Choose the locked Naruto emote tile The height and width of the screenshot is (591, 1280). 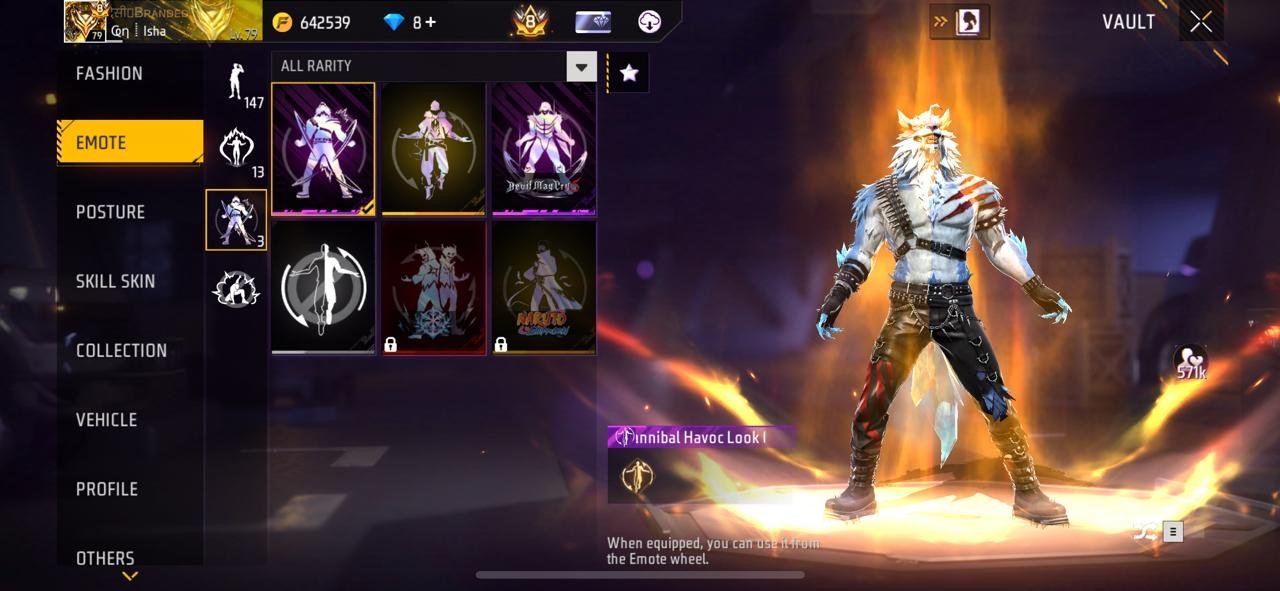[543, 288]
